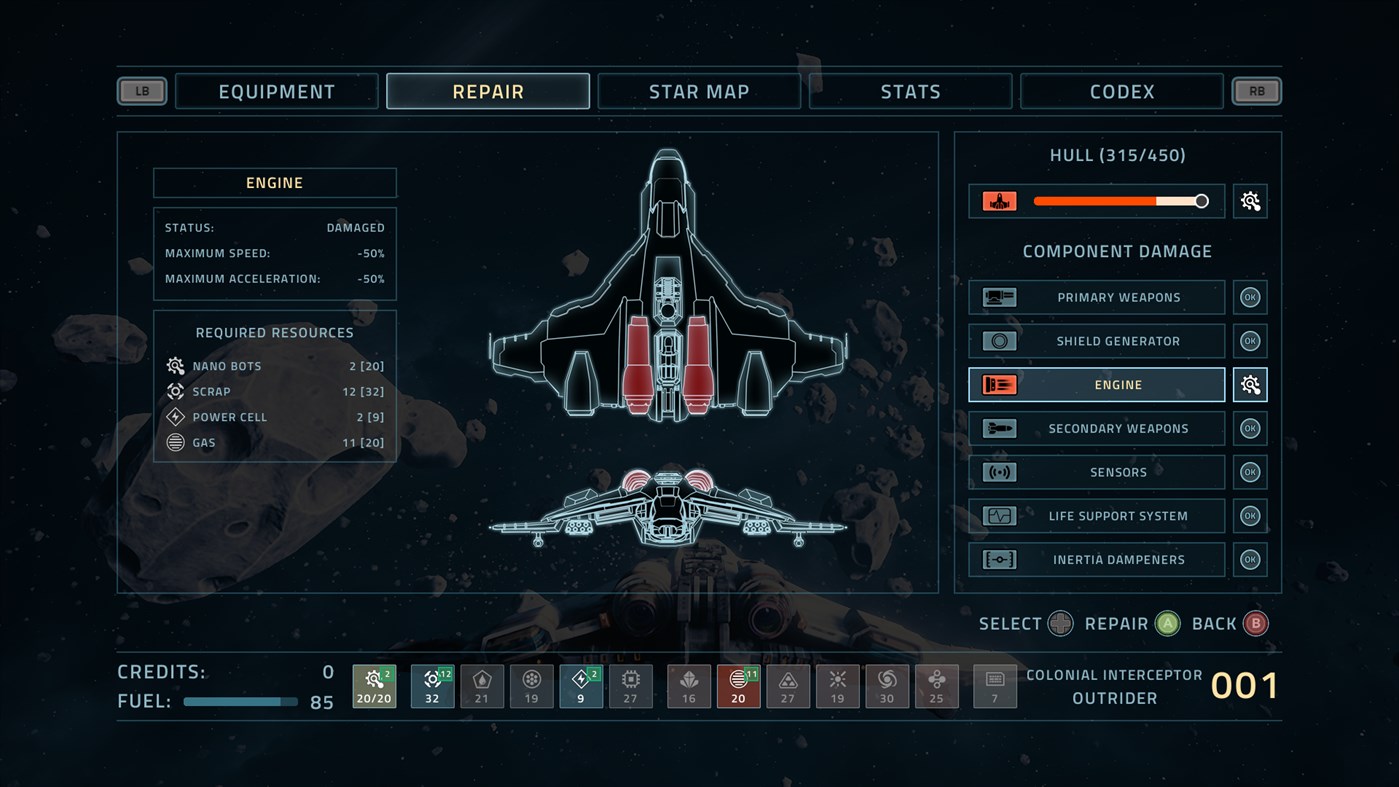Pick the Secondary Weapons component
The height and width of the screenshot is (787, 1399).
click(1097, 428)
